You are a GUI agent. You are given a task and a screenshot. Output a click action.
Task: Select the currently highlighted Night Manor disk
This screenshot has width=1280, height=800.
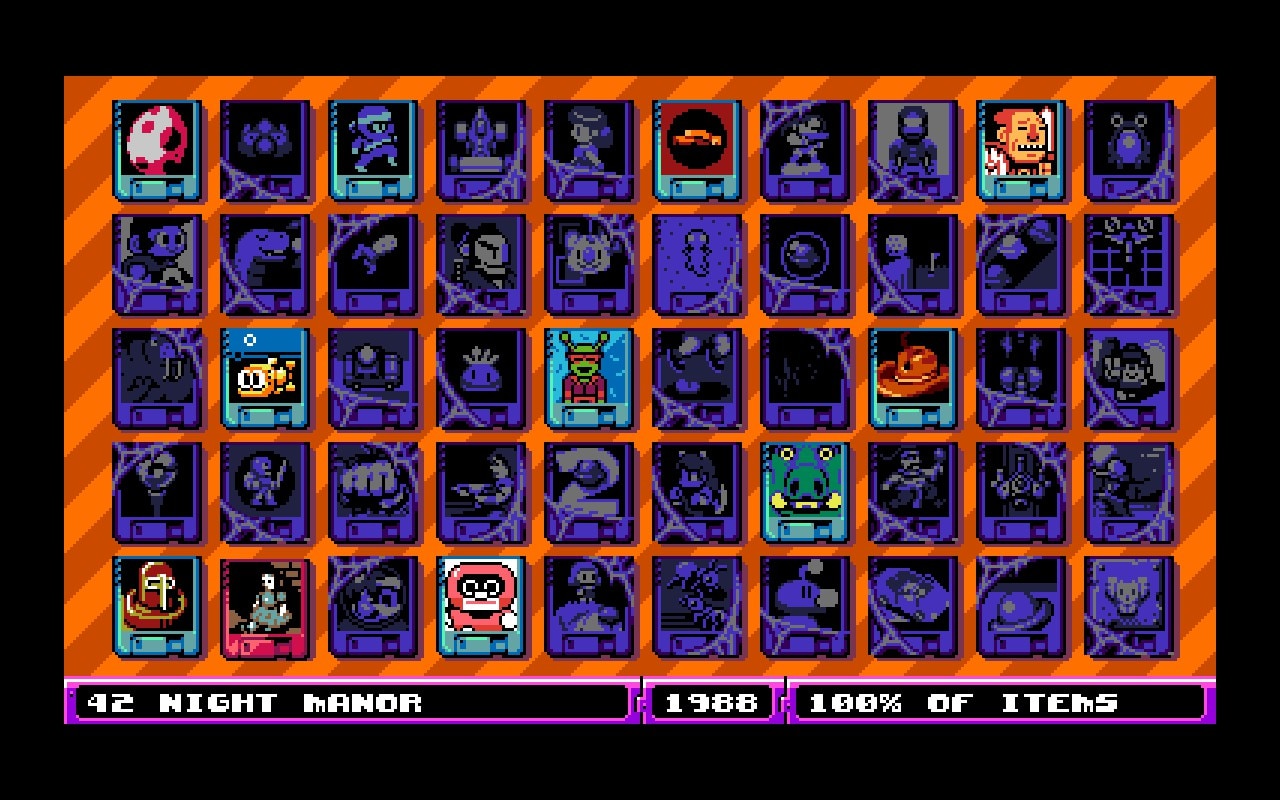tap(265, 606)
